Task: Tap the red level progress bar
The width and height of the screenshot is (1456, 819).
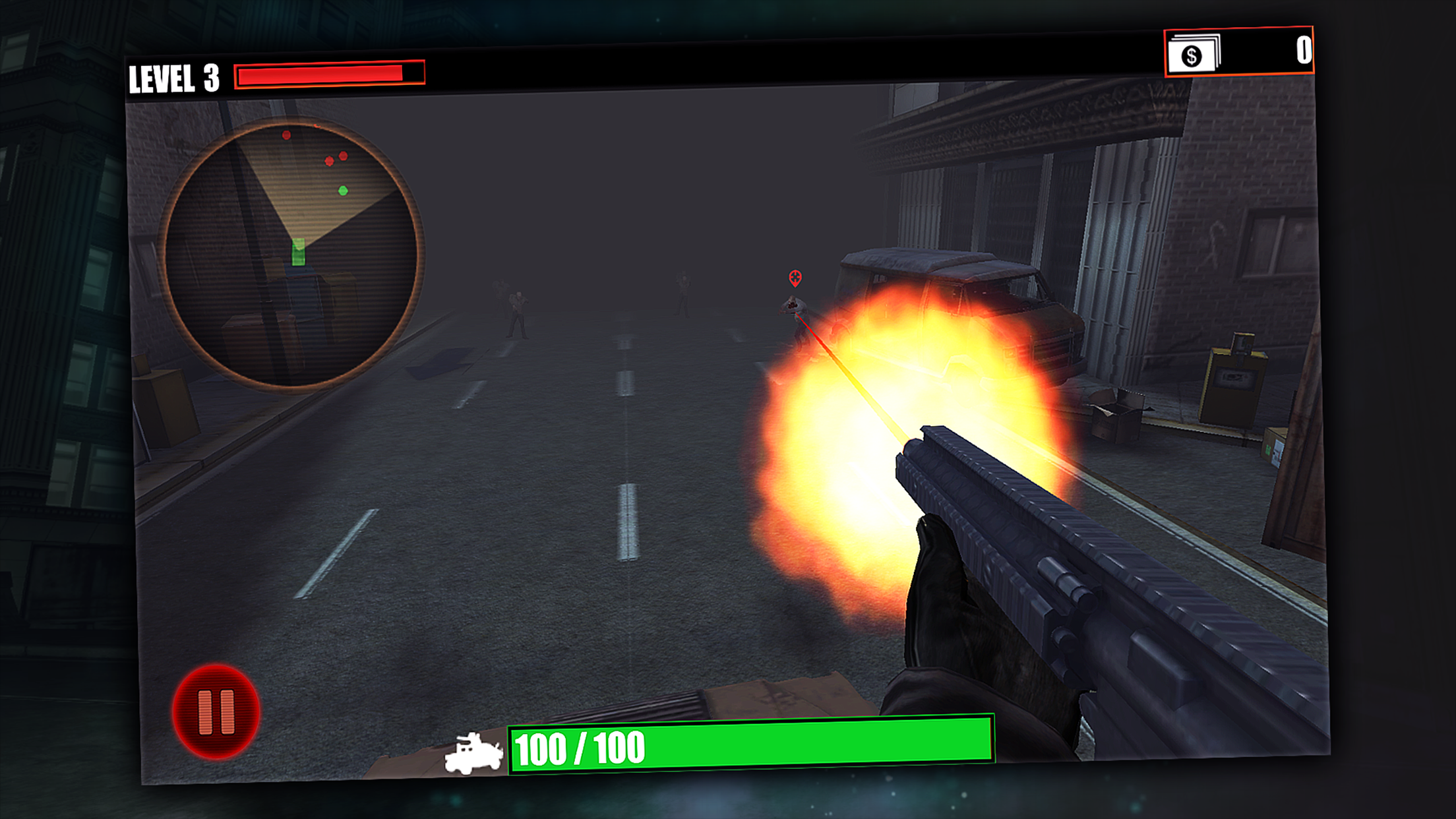Action: click(x=323, y=75)
